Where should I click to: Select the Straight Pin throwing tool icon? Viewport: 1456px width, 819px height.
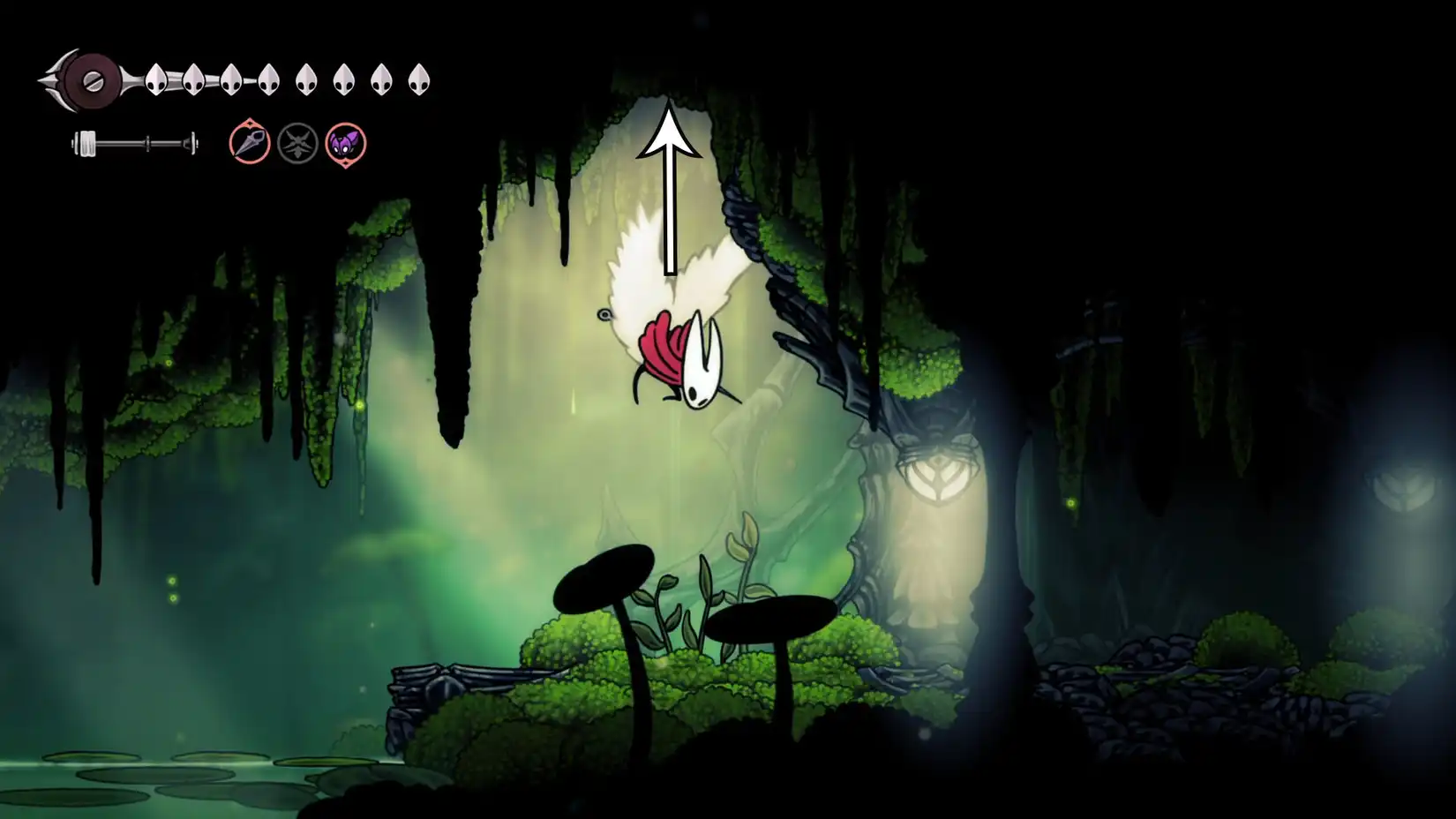pos(249,147)
